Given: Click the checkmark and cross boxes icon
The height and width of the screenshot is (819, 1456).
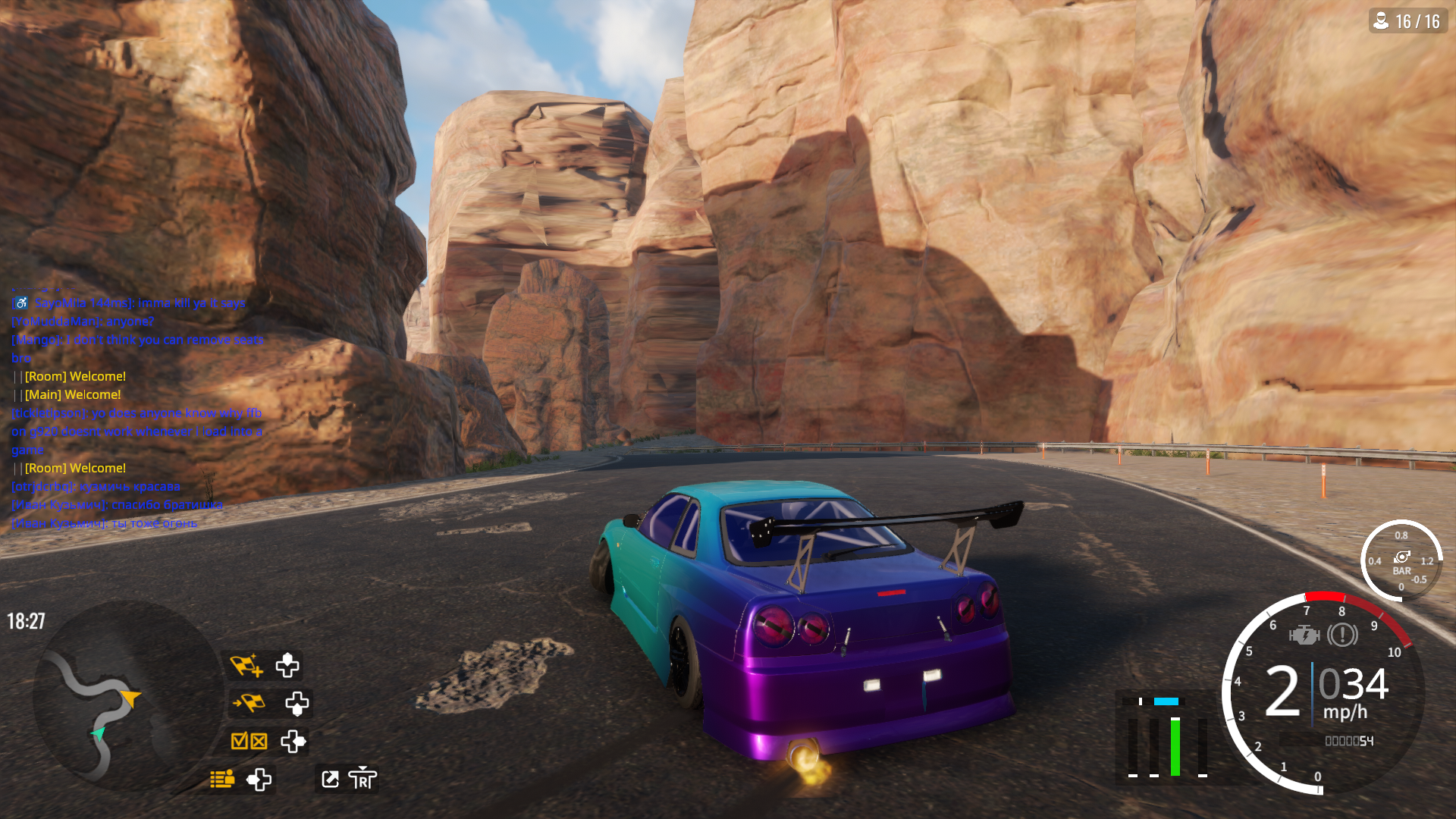Looking at the screenshot, I should point(249,741).
